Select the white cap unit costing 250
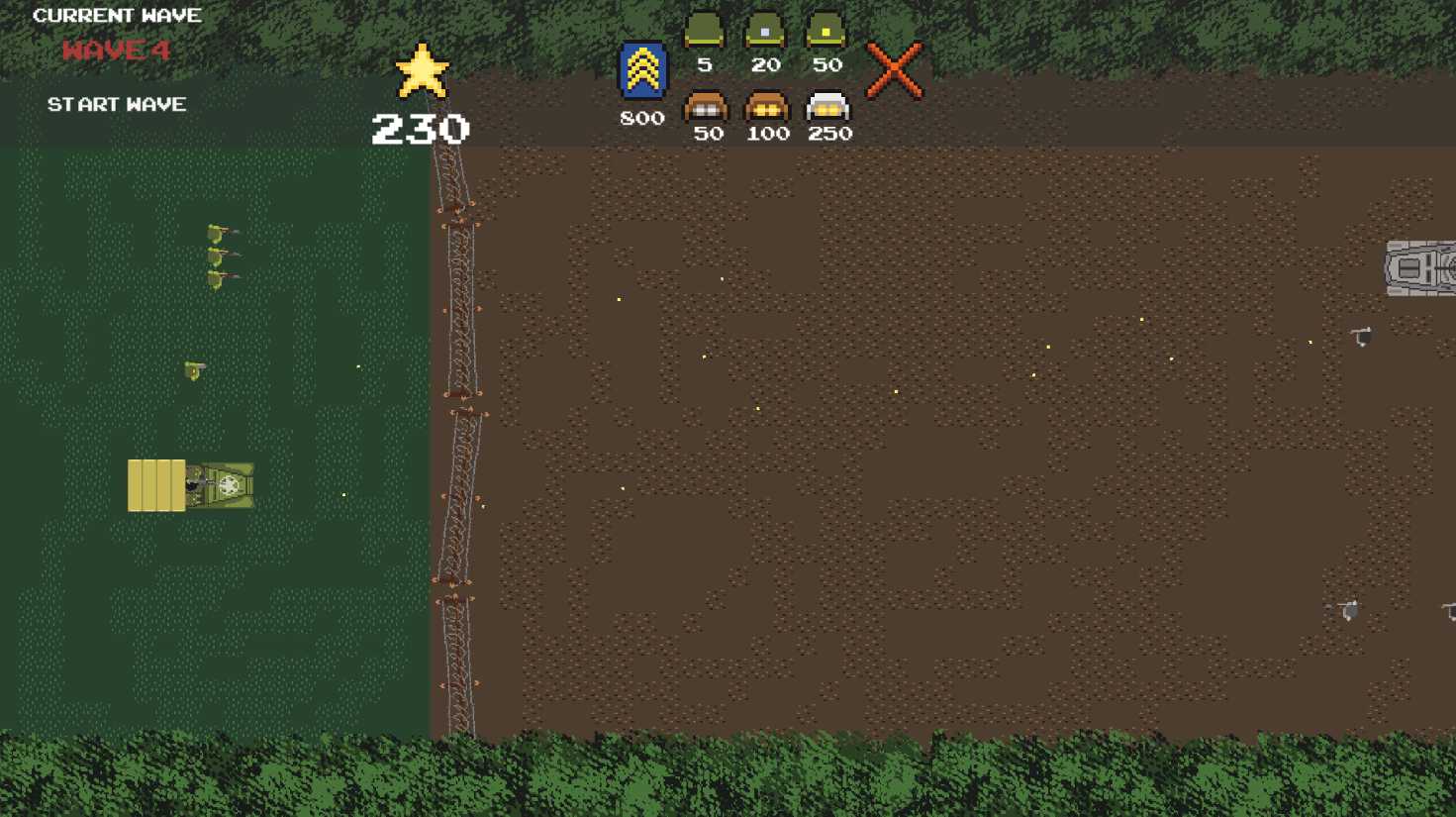1456x817 pixels. click(827, 106)
